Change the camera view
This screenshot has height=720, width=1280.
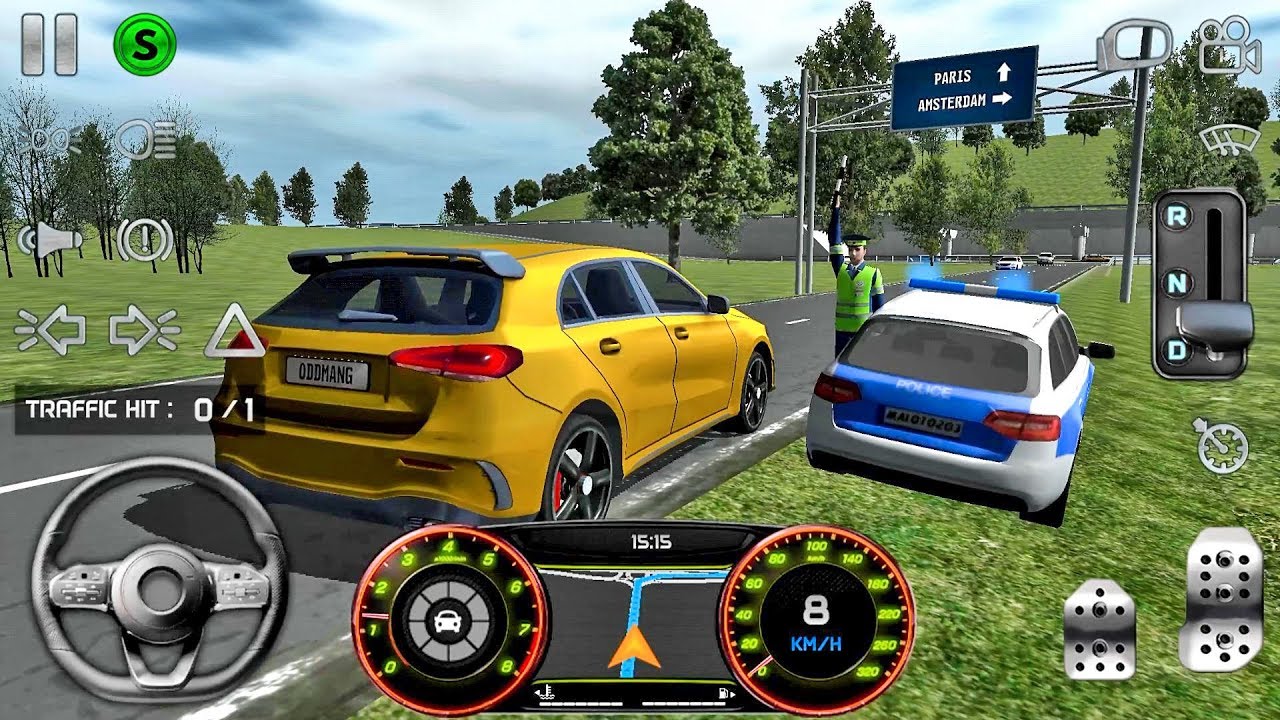click(1229, 47)
